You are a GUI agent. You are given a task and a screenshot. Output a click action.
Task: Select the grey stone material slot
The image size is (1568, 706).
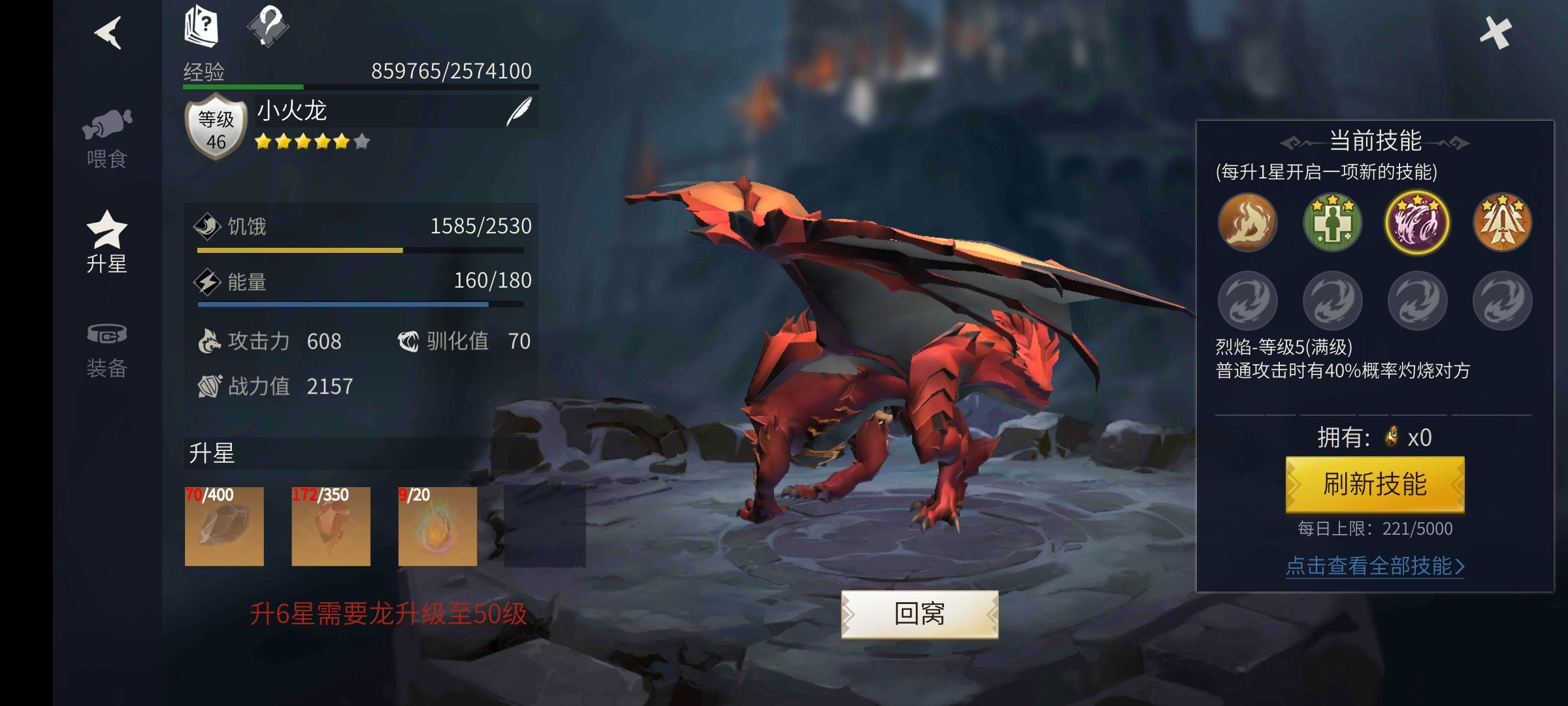point(224,526)
